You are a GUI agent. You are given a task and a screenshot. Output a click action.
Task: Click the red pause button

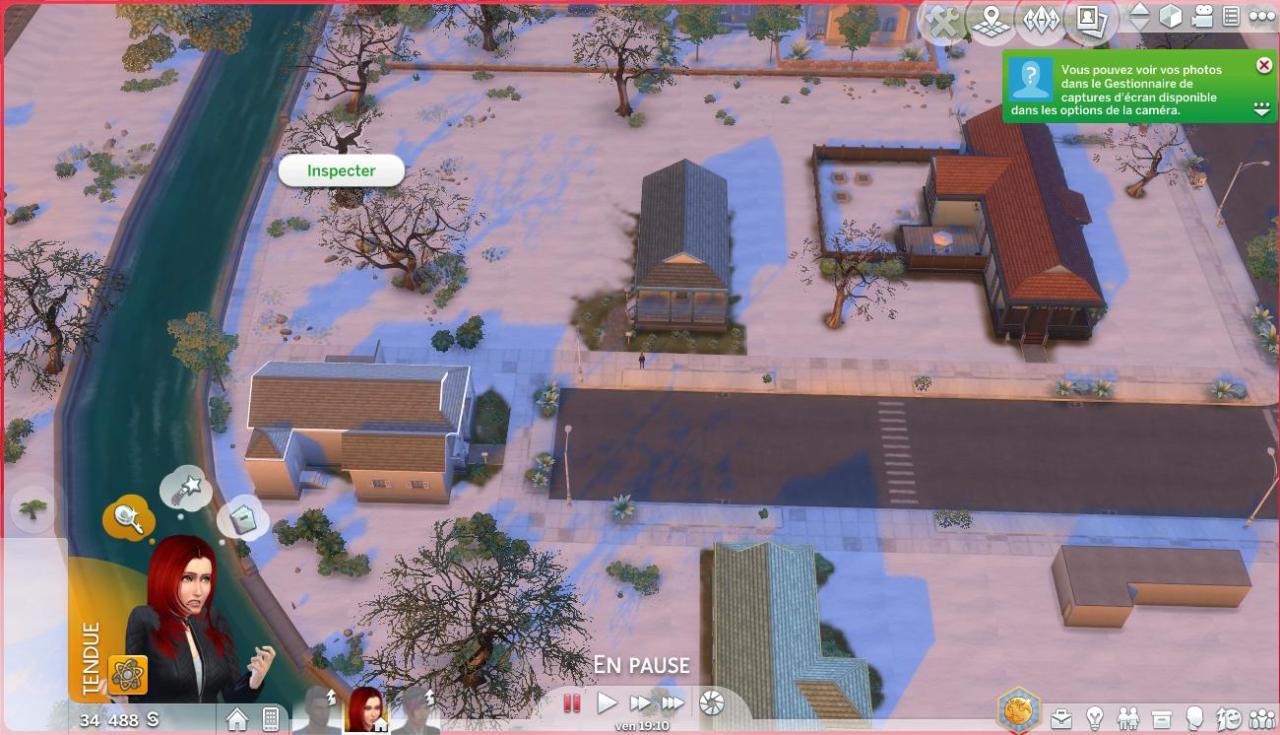(572, 703)
